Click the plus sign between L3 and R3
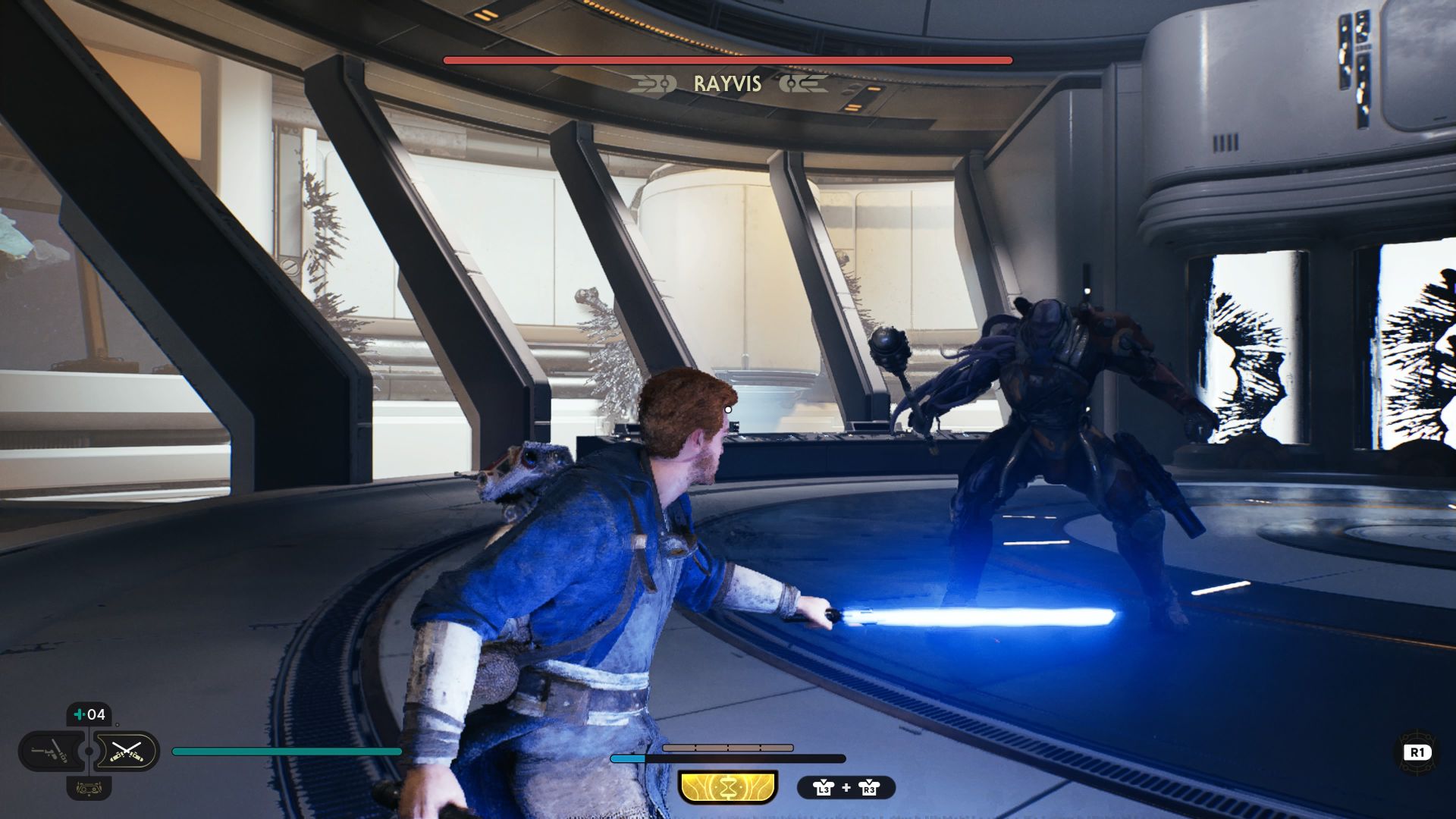The height and width of the screenshot is (819, 1456). click(846, 788)
